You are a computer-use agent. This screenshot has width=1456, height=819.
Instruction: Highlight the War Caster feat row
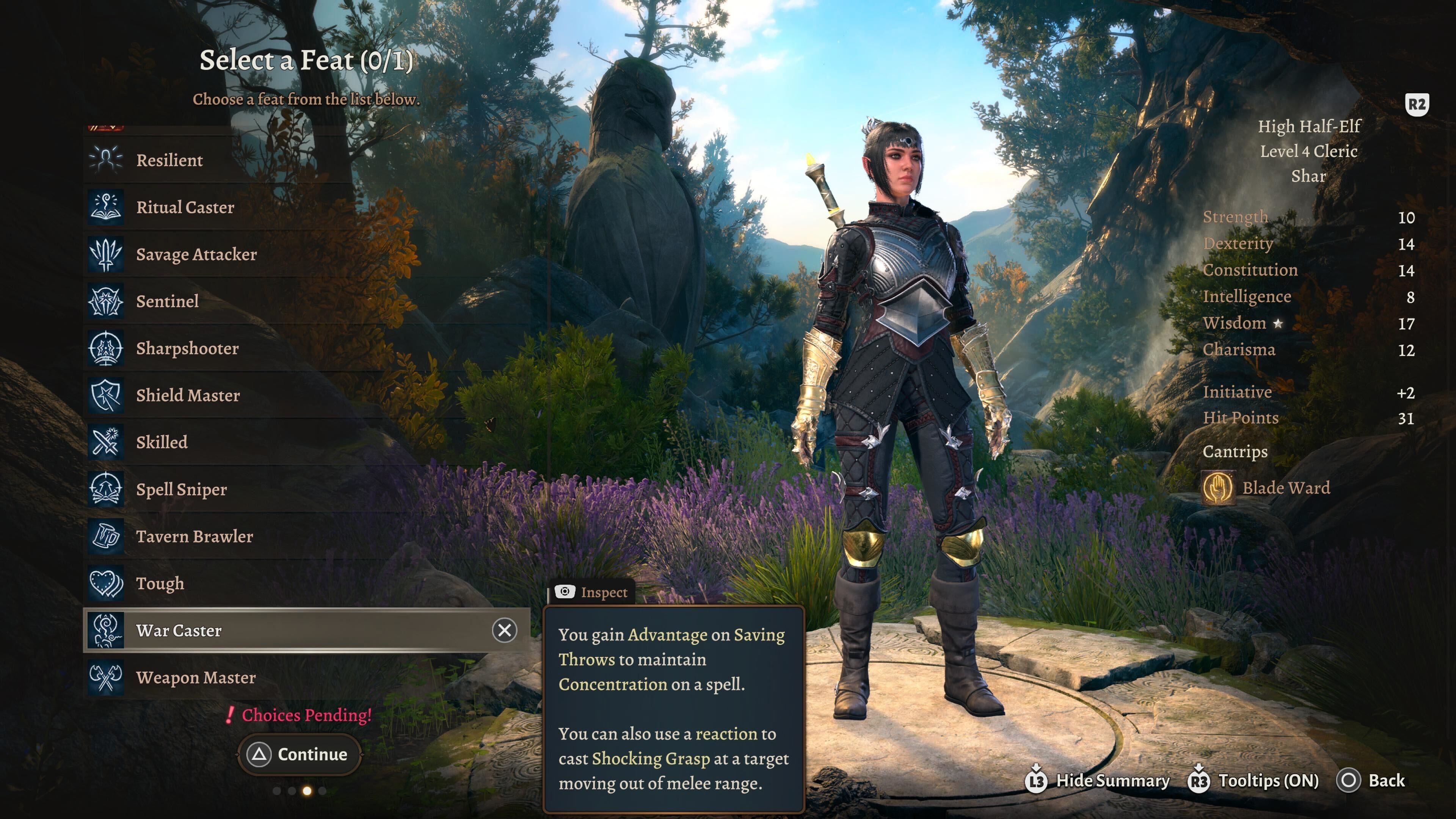coord(282,630)
